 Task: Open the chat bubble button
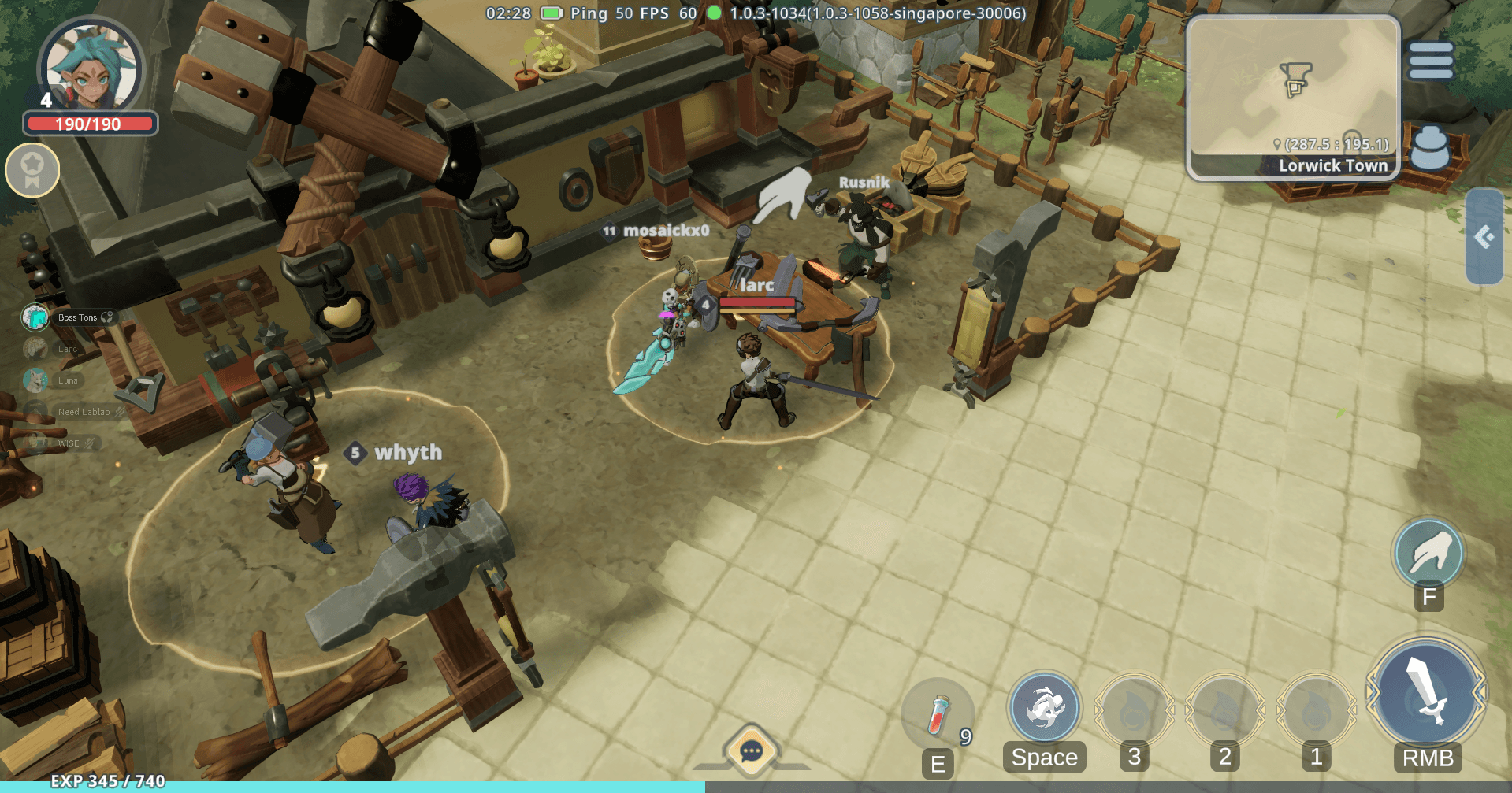(751, 750)
